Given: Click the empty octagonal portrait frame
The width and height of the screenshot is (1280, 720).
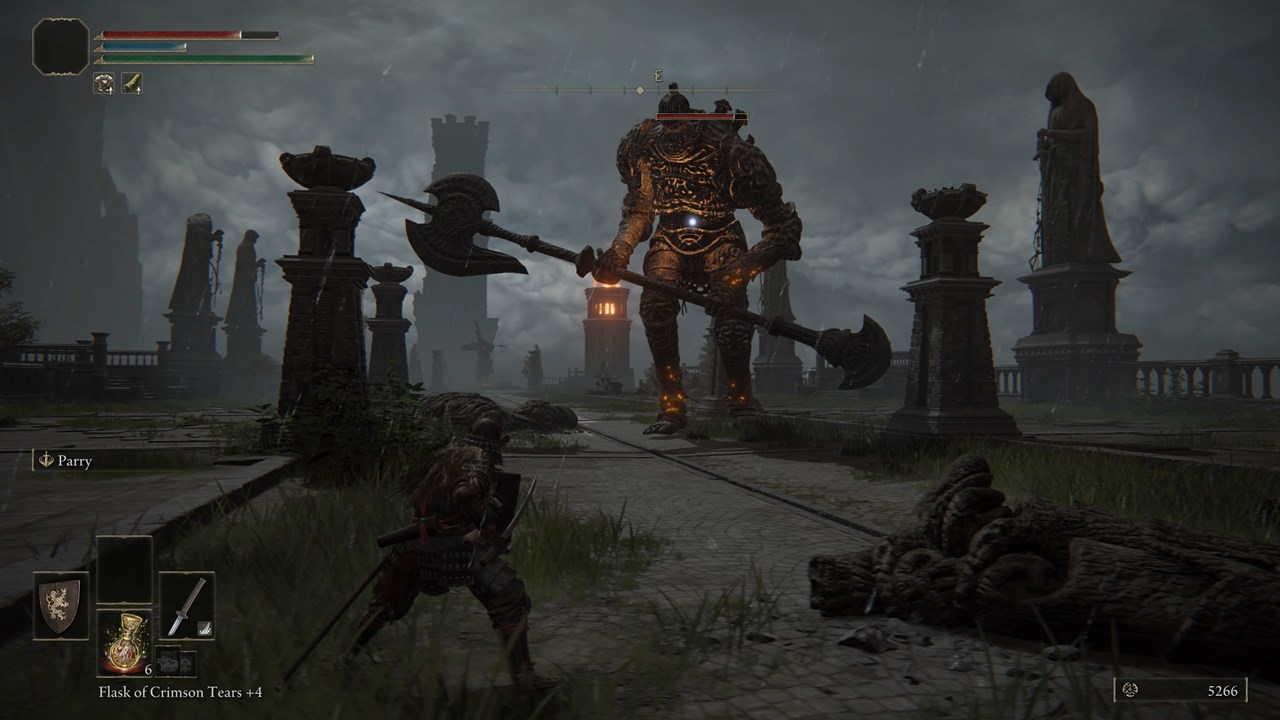Looking at the screenshot, I should (61, 46).
